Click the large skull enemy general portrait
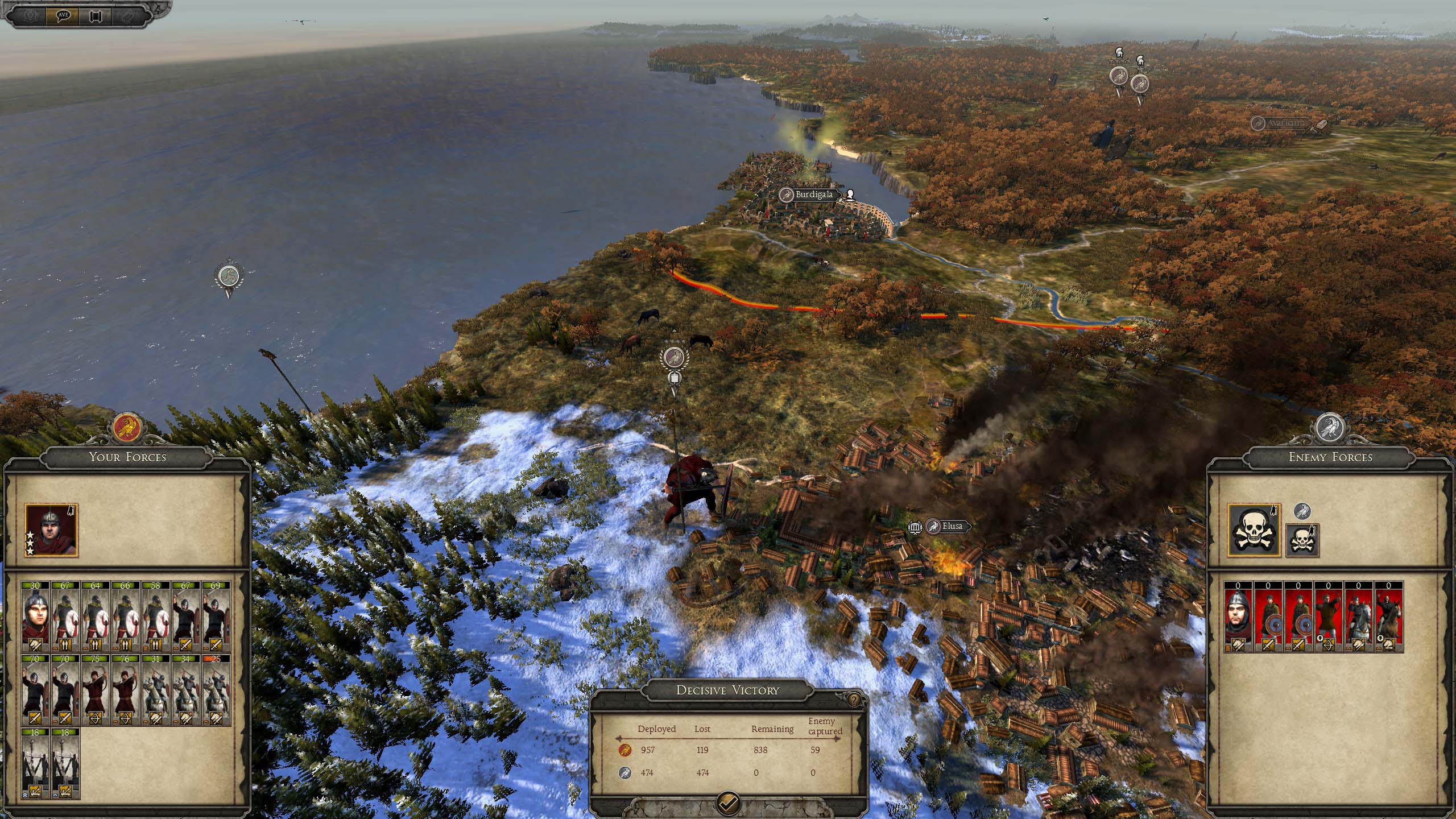This screenshot has width=1456, height=819. (1254, 530)
